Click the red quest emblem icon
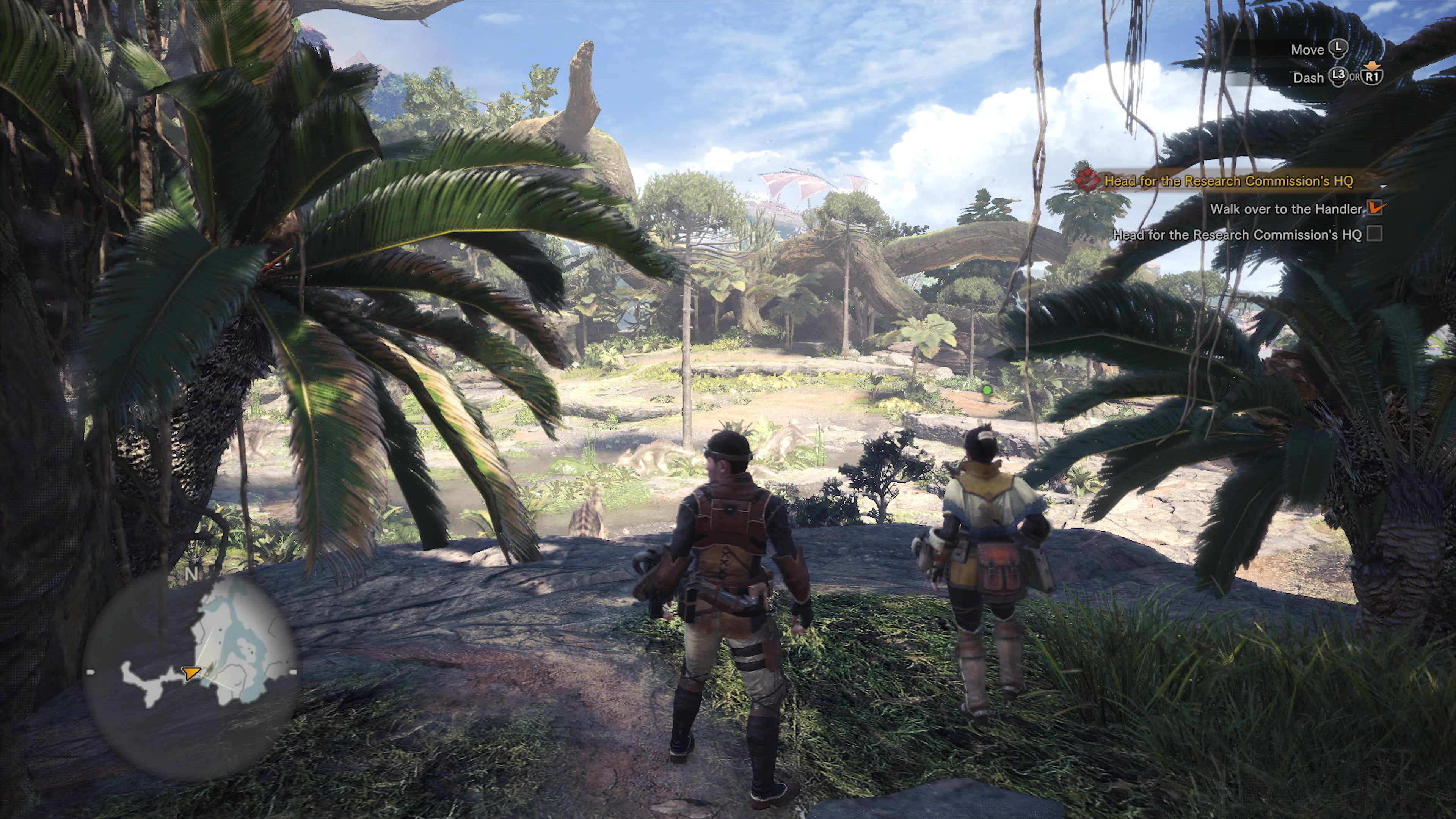 (x=1086, y=180)
